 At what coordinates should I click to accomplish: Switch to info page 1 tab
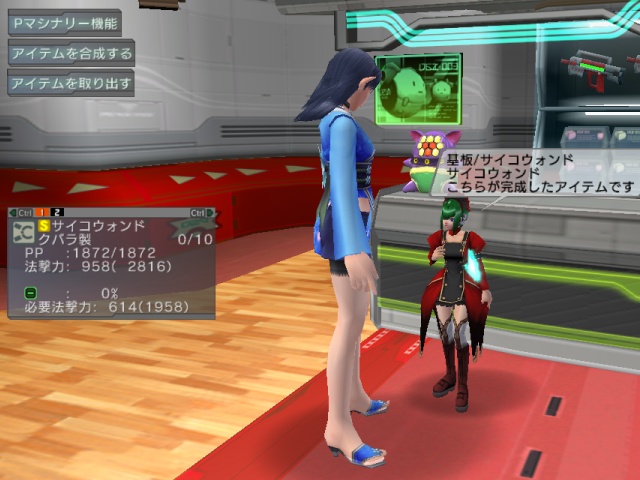point(43,212)
